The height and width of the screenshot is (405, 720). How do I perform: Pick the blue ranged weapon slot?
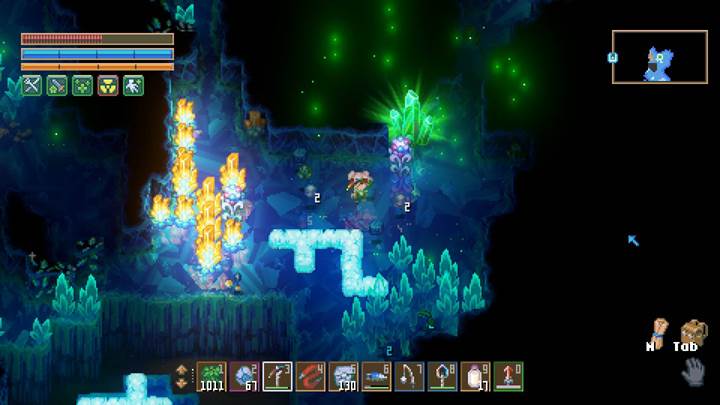click(x=377, y=376)
